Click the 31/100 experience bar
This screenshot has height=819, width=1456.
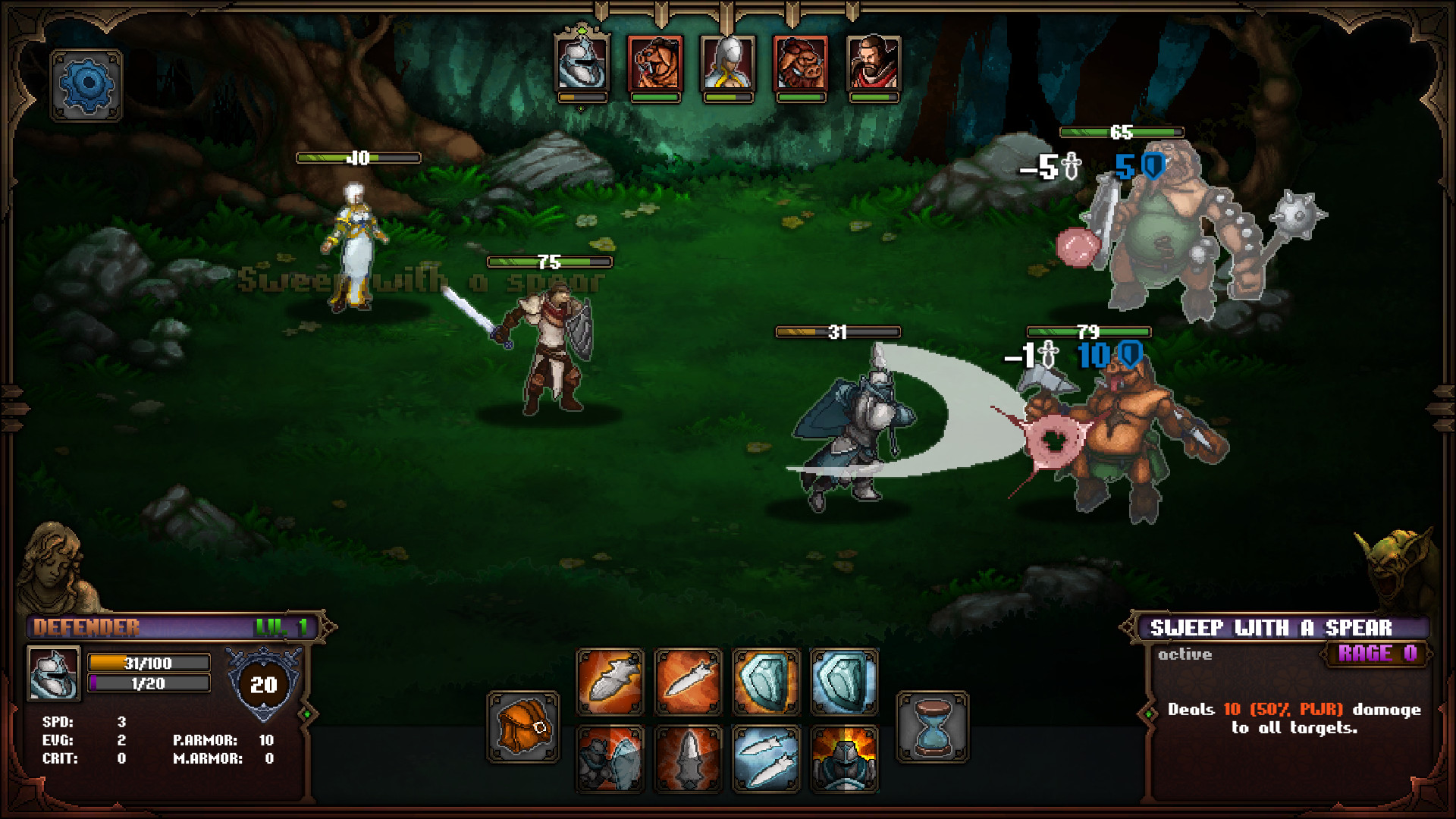pos(149,662)
